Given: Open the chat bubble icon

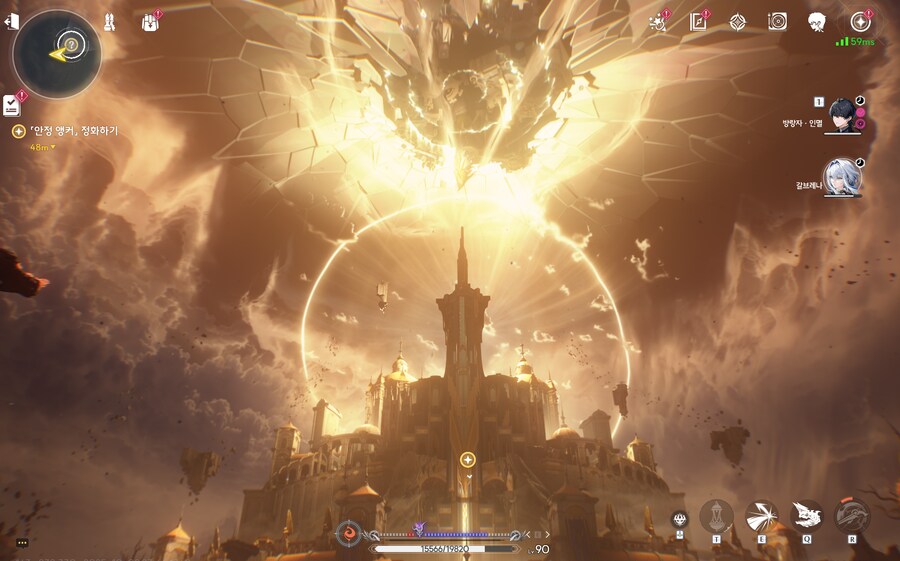Looking at the screenshot, I should point(21,542).
